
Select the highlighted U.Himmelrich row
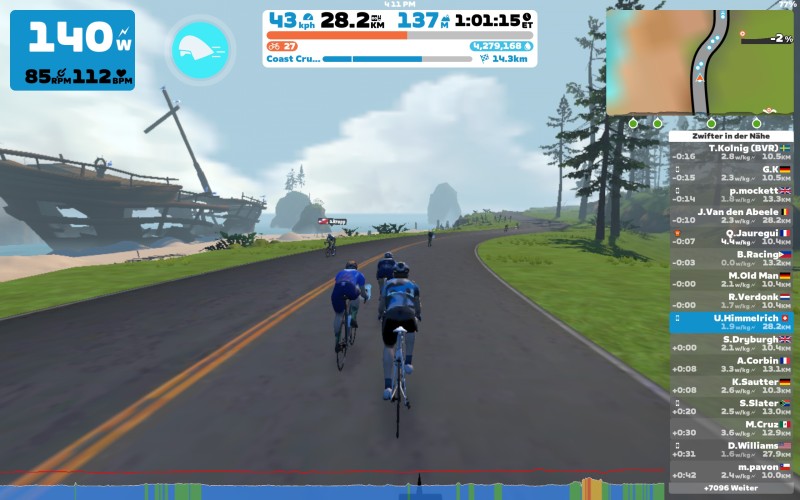[731, 322]
